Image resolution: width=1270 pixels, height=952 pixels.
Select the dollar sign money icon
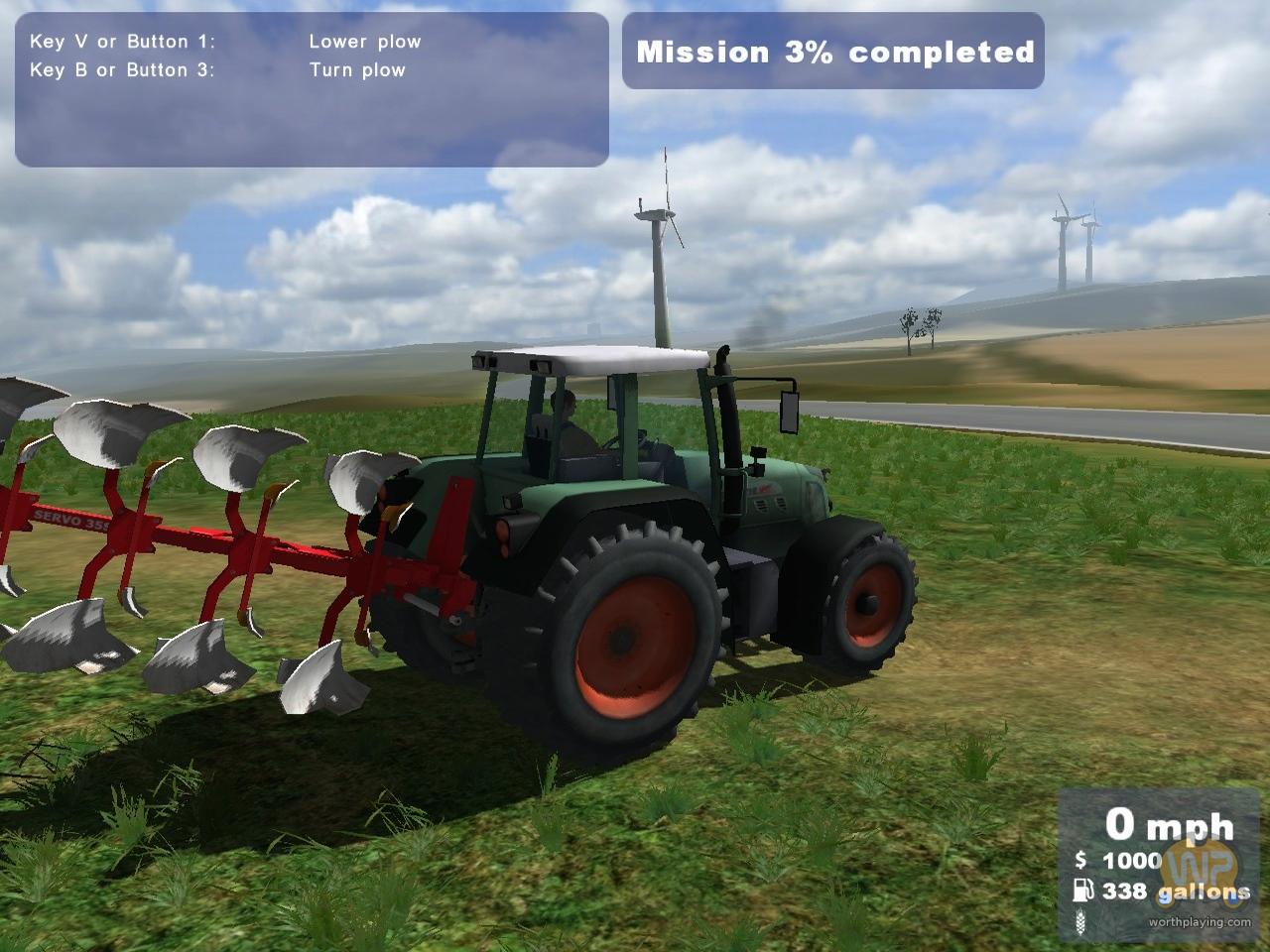1082,861
